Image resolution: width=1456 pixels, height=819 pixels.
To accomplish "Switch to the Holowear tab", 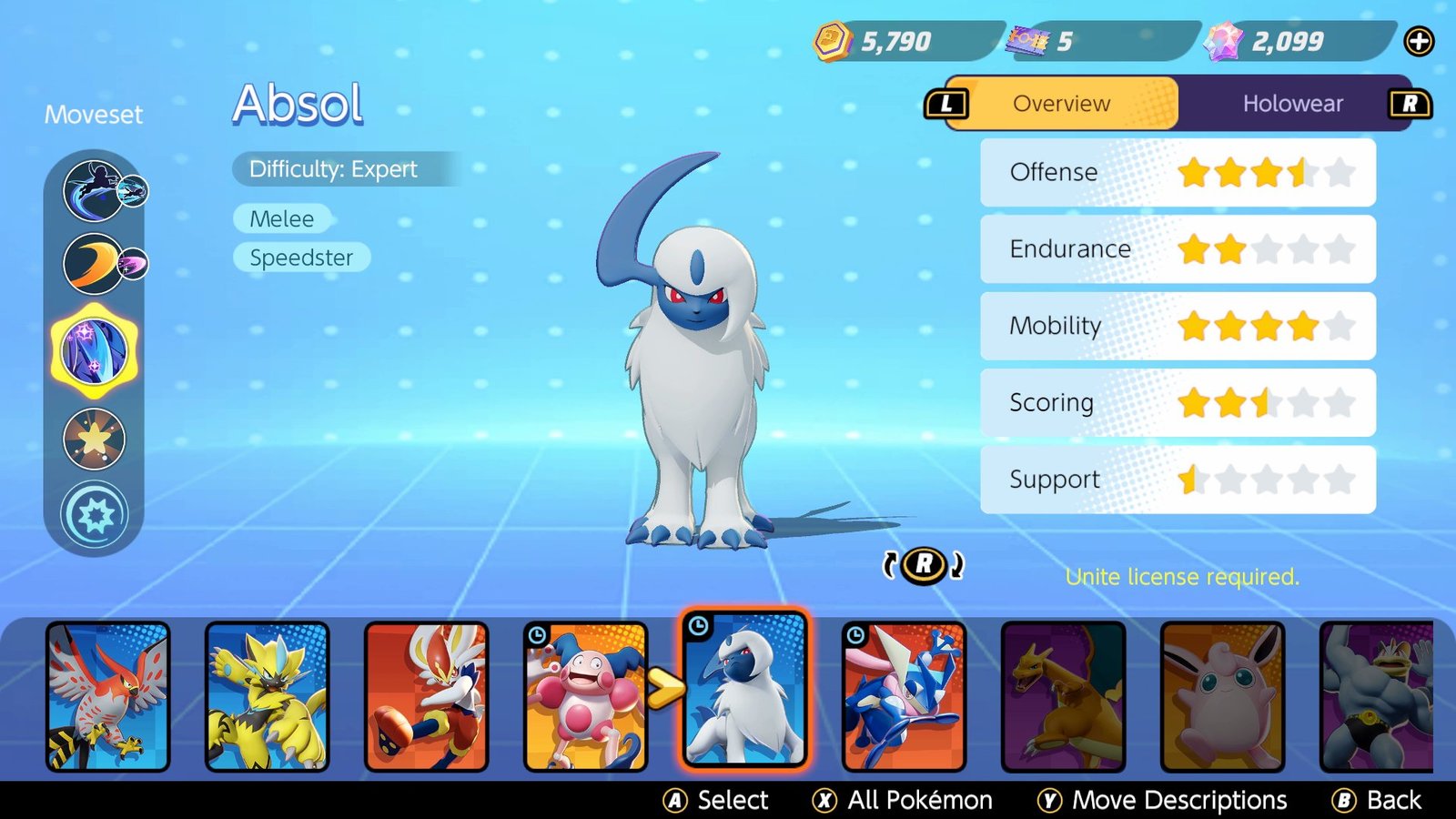I will click(x=1292, y=104).
